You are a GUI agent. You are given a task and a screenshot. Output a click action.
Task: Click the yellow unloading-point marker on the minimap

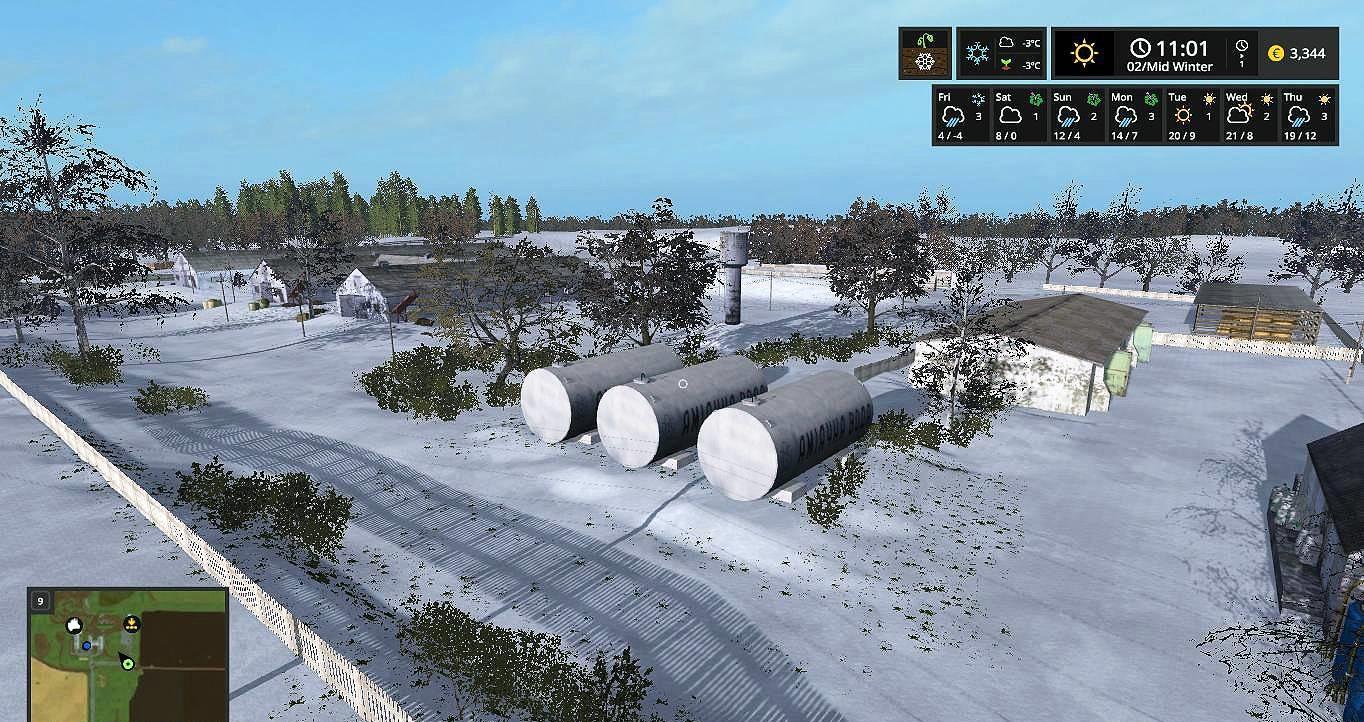pos(130,625)
